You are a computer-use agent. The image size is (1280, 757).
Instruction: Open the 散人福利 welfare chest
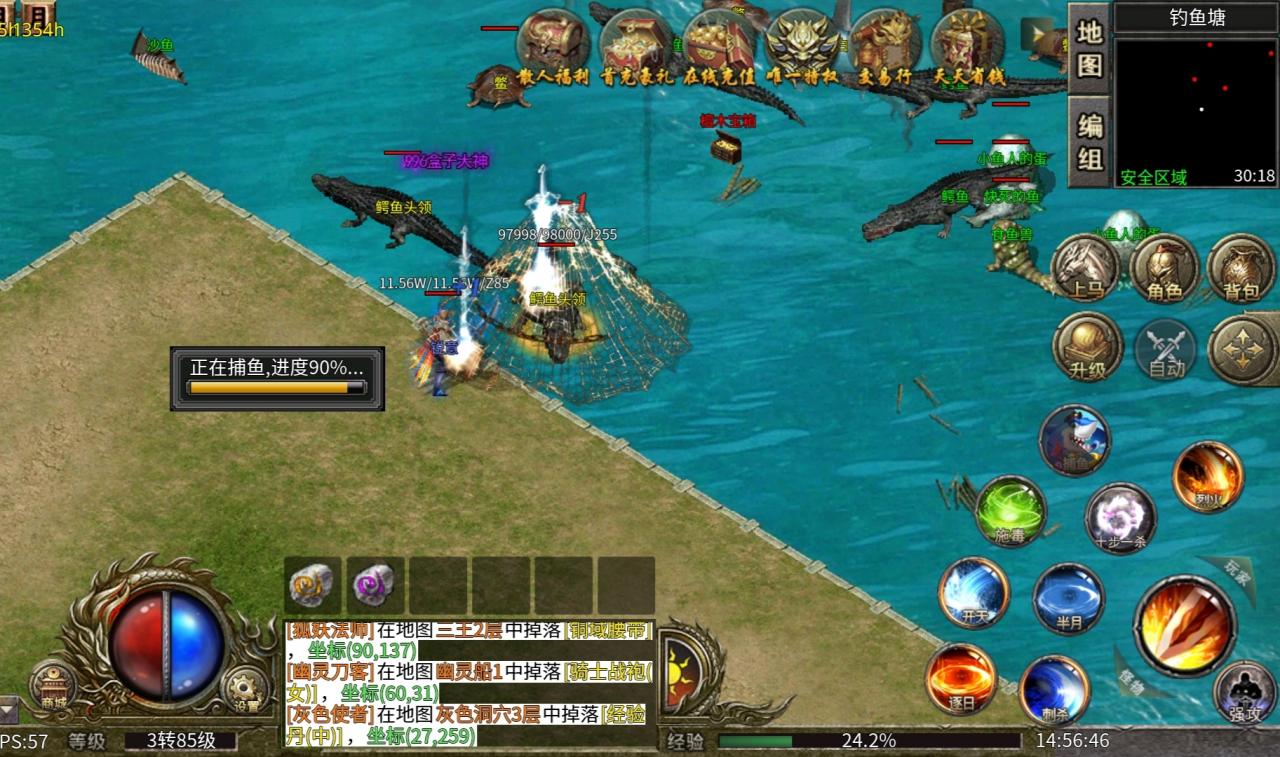point(552,45)
